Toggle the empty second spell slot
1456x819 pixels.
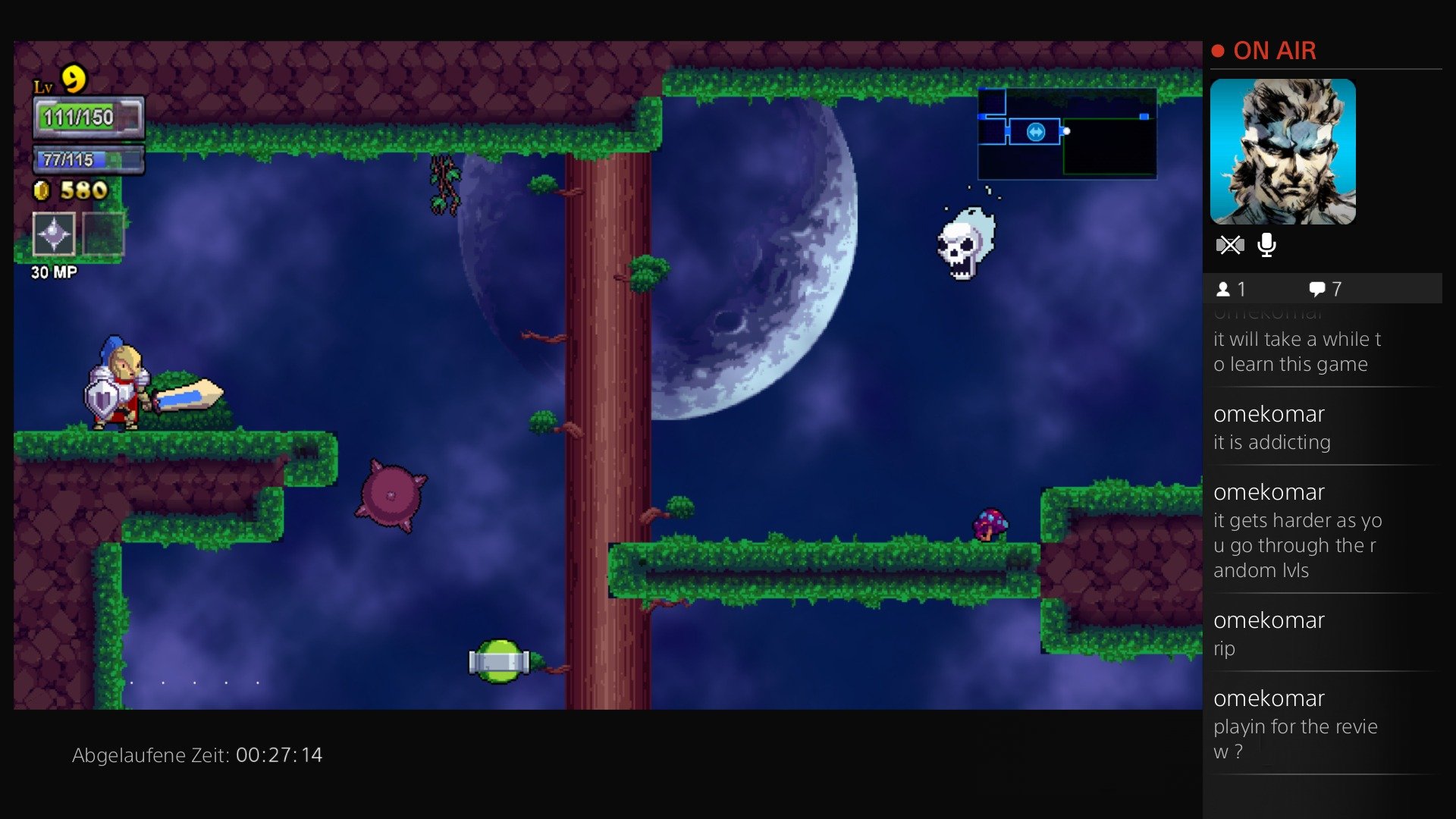102,235
